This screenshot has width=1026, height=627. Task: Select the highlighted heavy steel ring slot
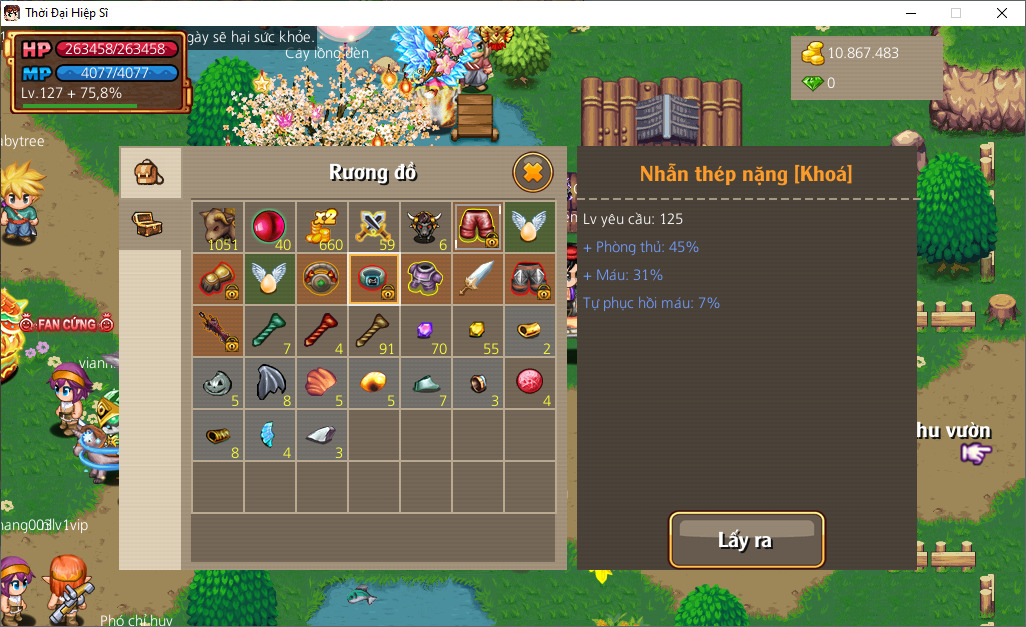[x=374, y=278]
